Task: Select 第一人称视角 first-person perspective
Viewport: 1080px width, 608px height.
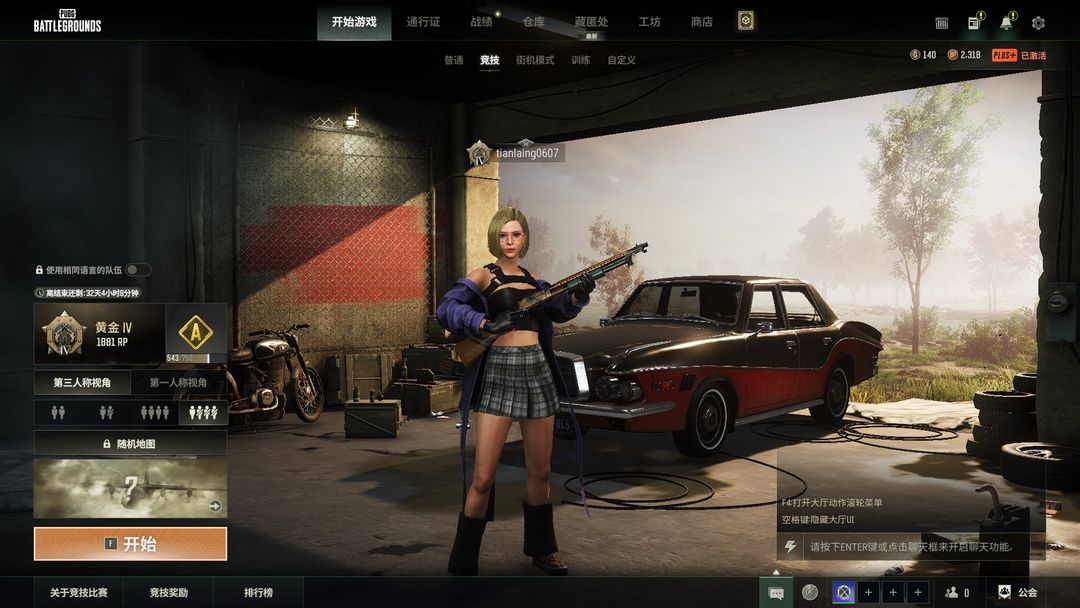Action: click(178, 383)
